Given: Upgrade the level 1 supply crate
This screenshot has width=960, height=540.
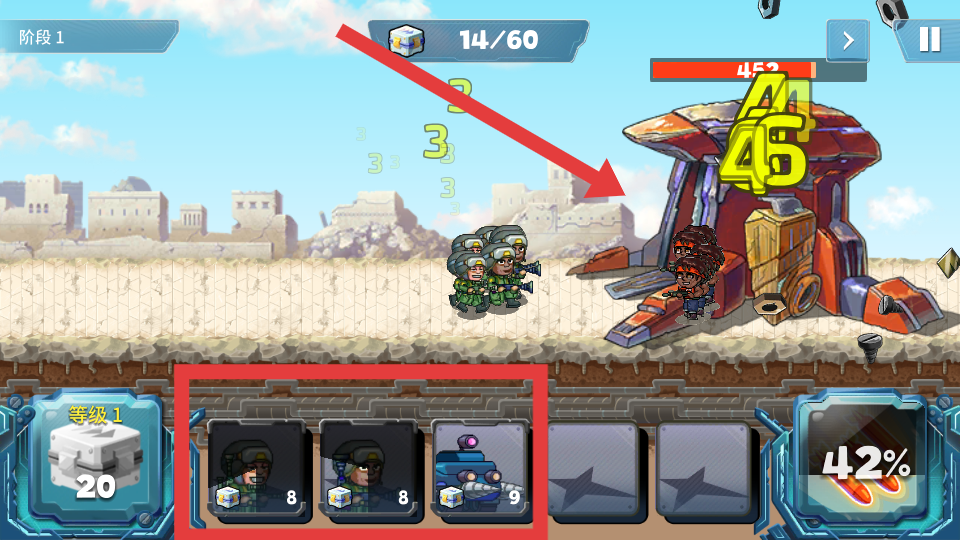Looking at the screenshot, I should point(96,458).
